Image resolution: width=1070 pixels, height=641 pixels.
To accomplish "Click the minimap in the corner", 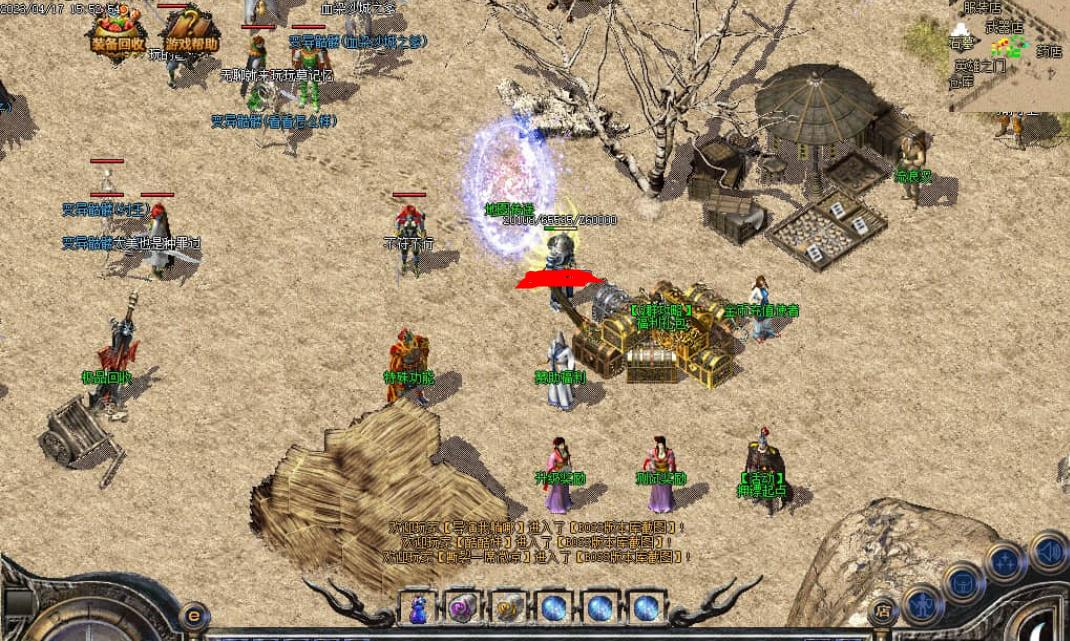I will (1009, 55).
